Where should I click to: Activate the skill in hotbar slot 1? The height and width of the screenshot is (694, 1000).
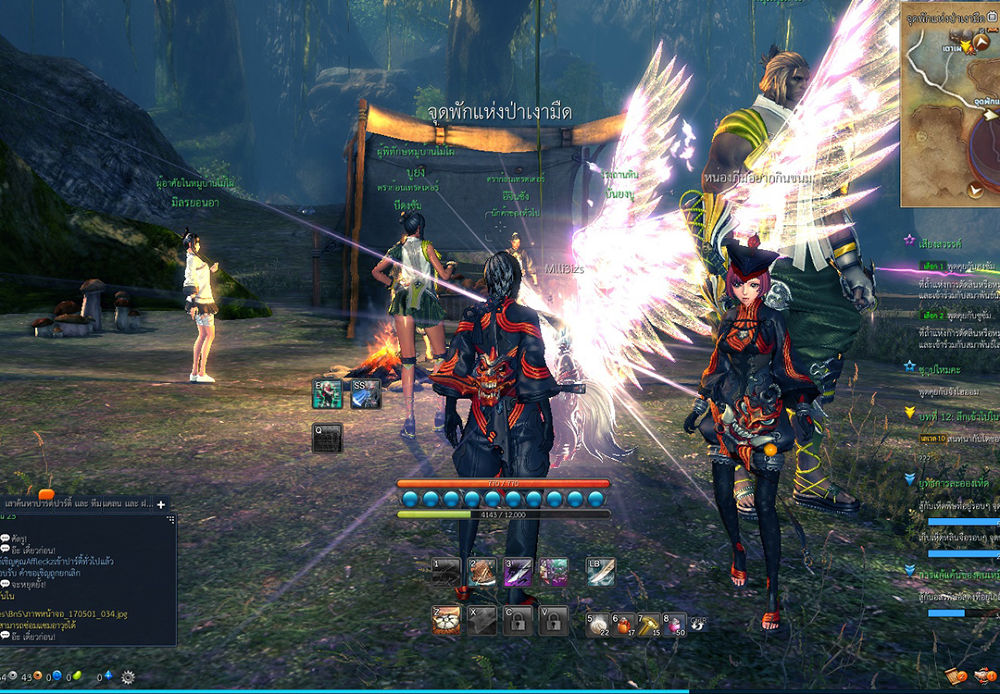point(445,573)
